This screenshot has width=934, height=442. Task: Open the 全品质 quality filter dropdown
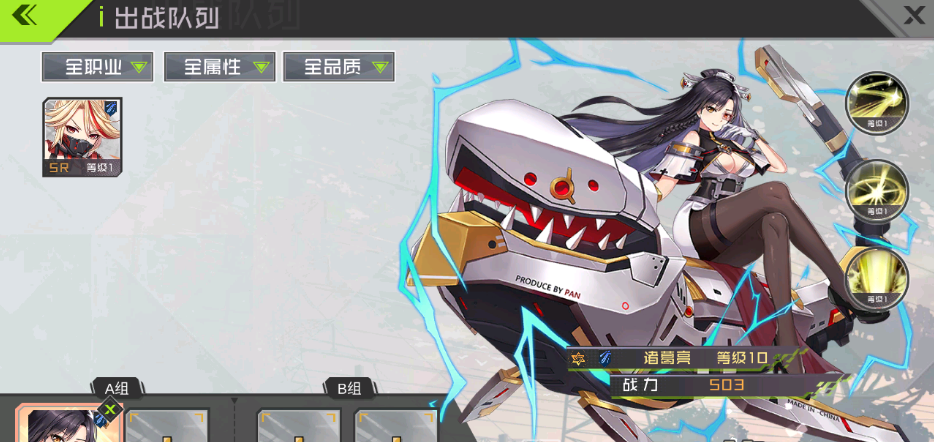(x=339, y=67)
